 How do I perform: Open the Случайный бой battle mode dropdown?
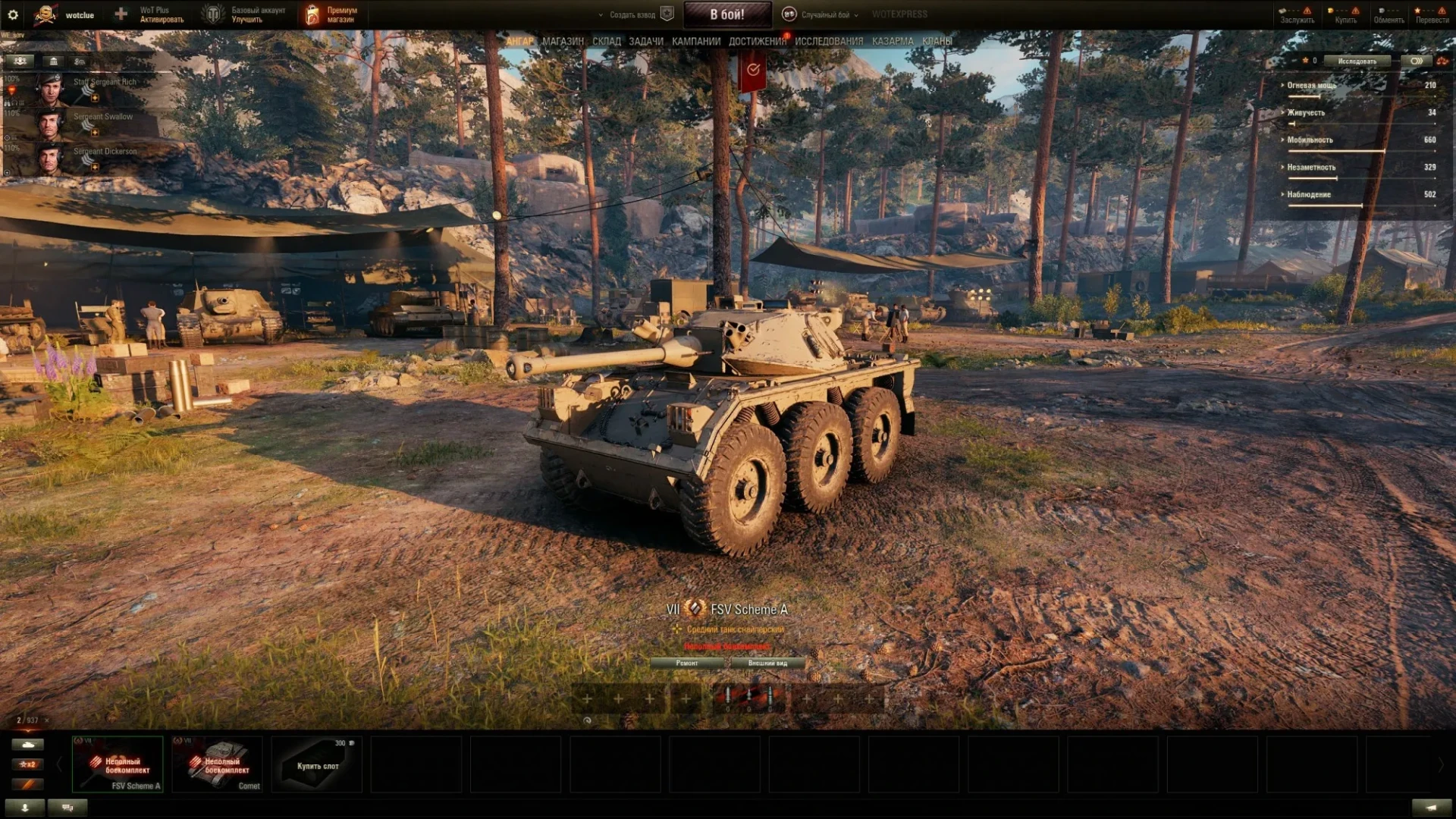tap(824, 14)
